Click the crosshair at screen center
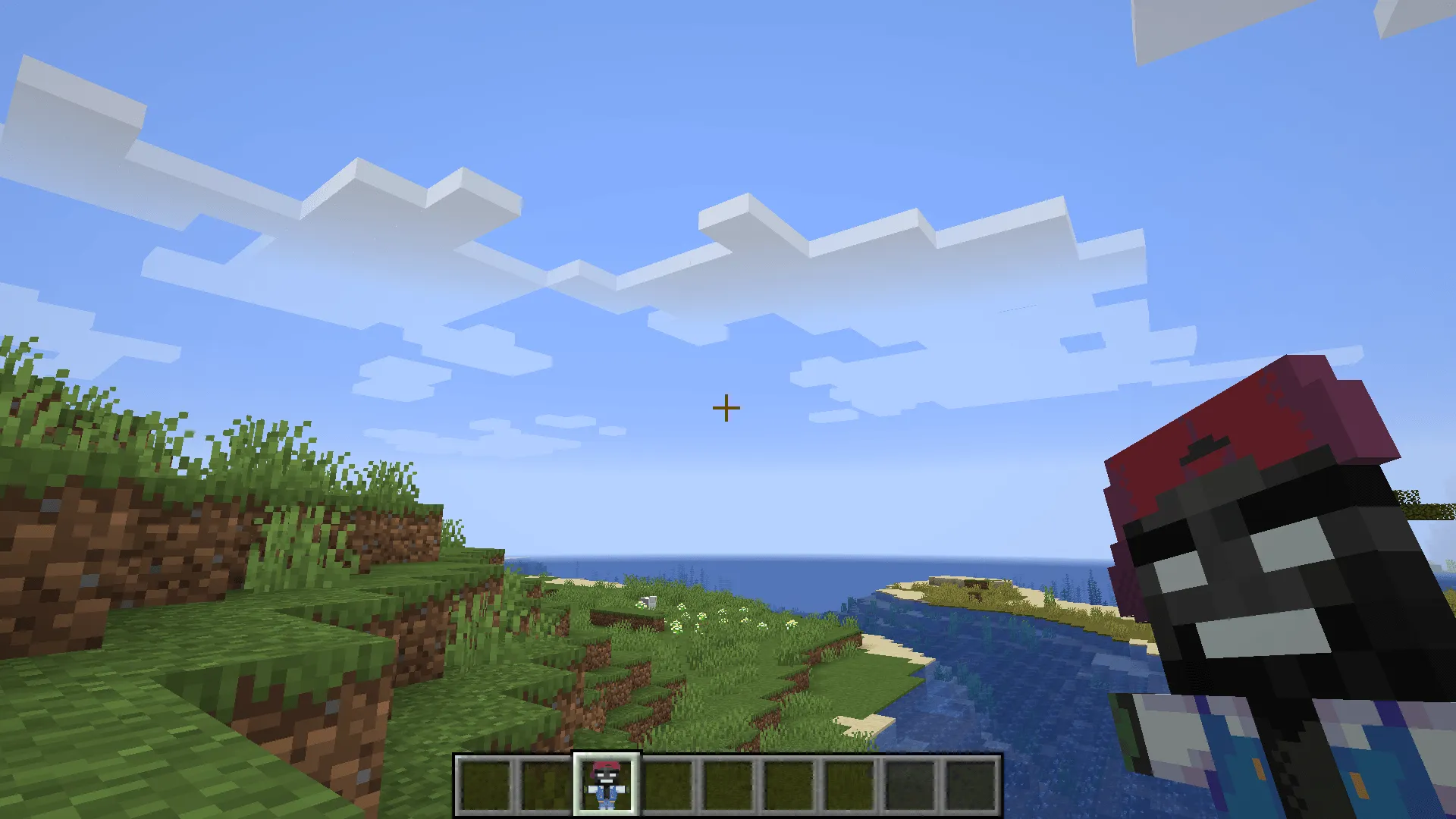Image resolution: width=1456 pixels, height=819 pixels. [726, 408]
